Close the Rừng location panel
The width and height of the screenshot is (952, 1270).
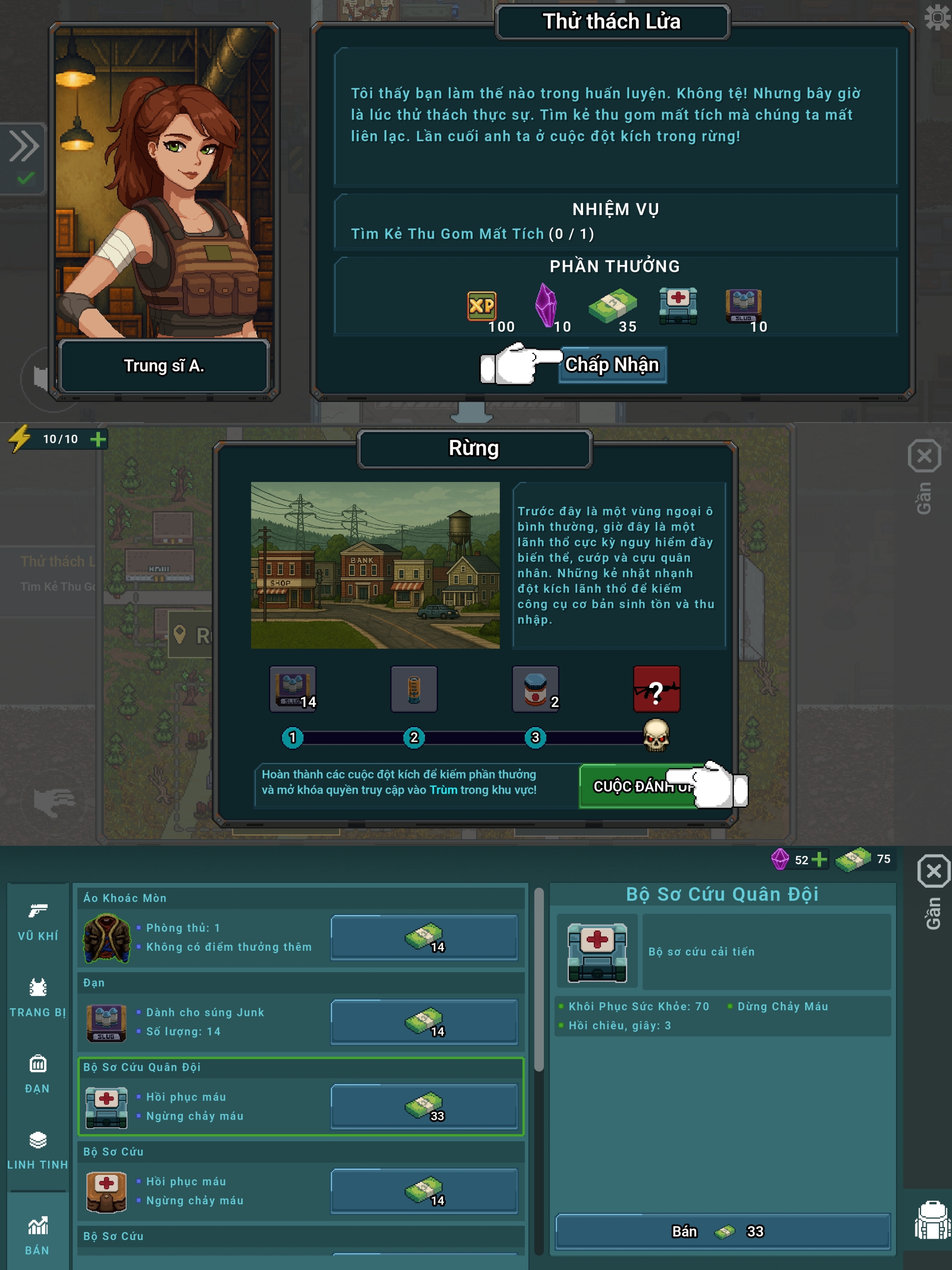pos(924,457)
